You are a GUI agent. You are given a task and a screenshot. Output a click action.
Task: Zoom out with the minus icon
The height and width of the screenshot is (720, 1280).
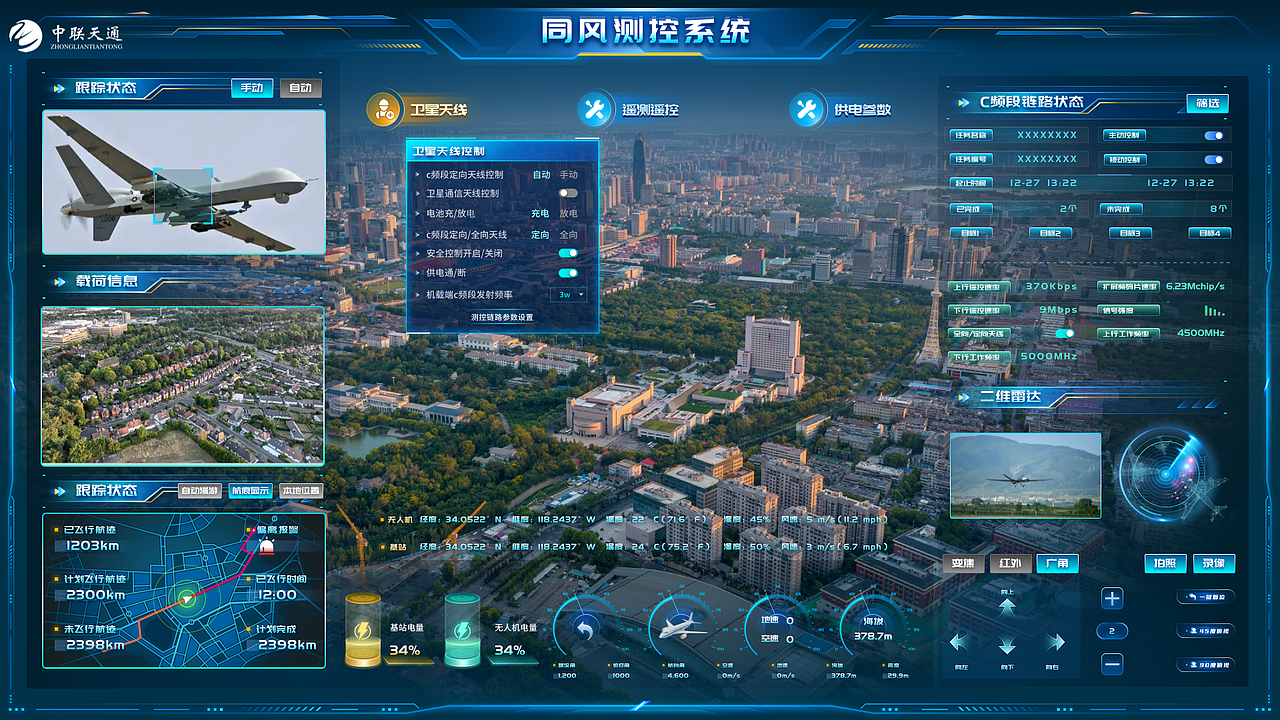tap(1113, 662)
